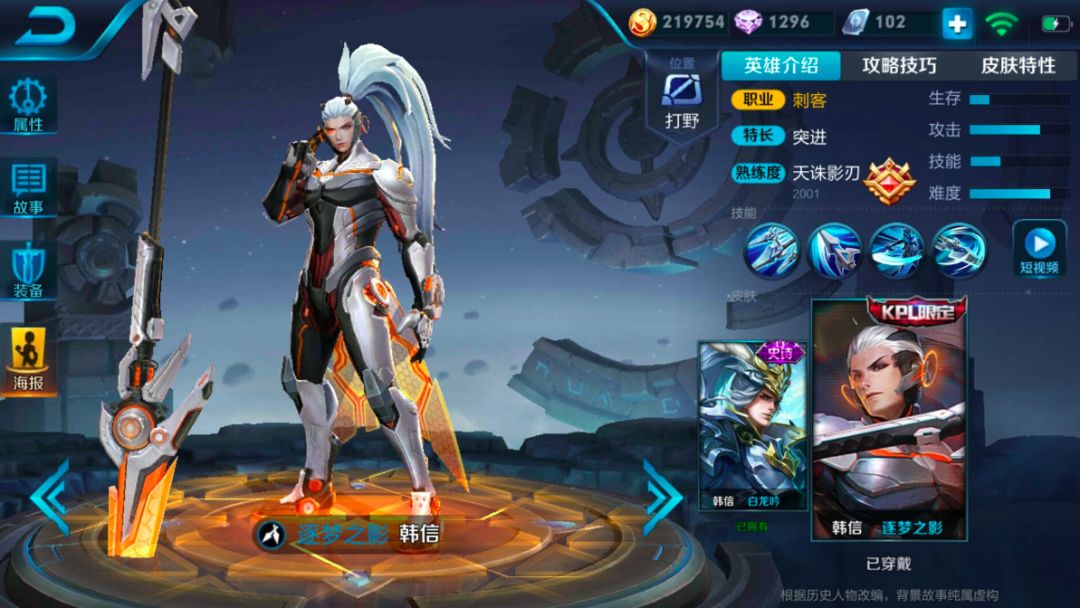Switch to the 皮肤特性 tab
This screenshot has height=608, width=1080.
click(1017, 66)
